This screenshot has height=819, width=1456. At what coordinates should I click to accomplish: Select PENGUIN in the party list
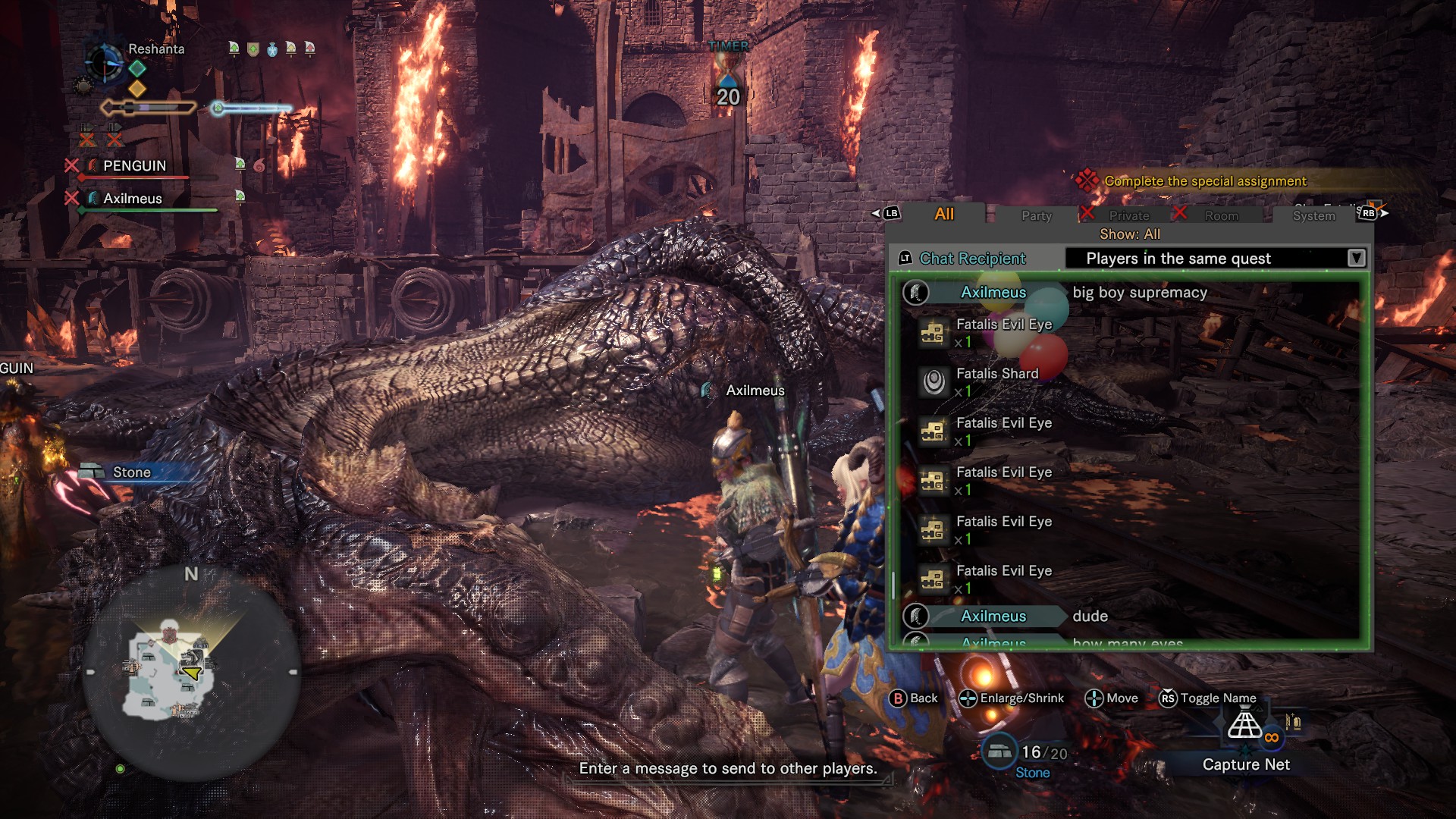[x=134, y=166]
